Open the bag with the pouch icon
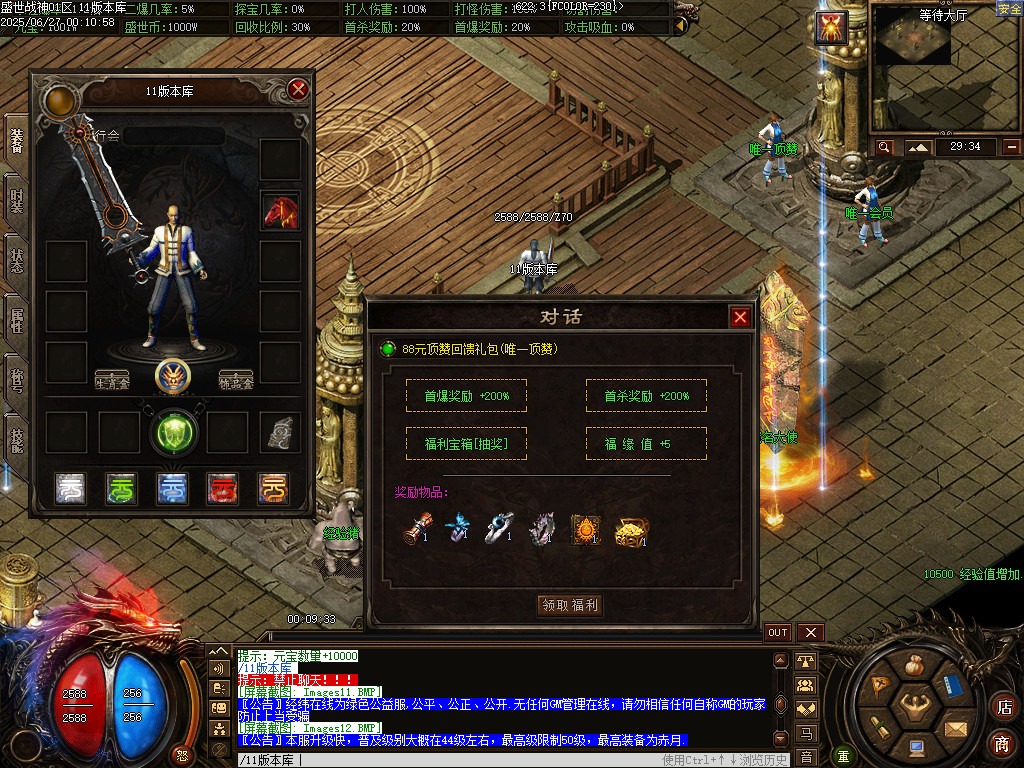Image resolution: width=1024 pixels, height=768 pixels. pos(912,664)
